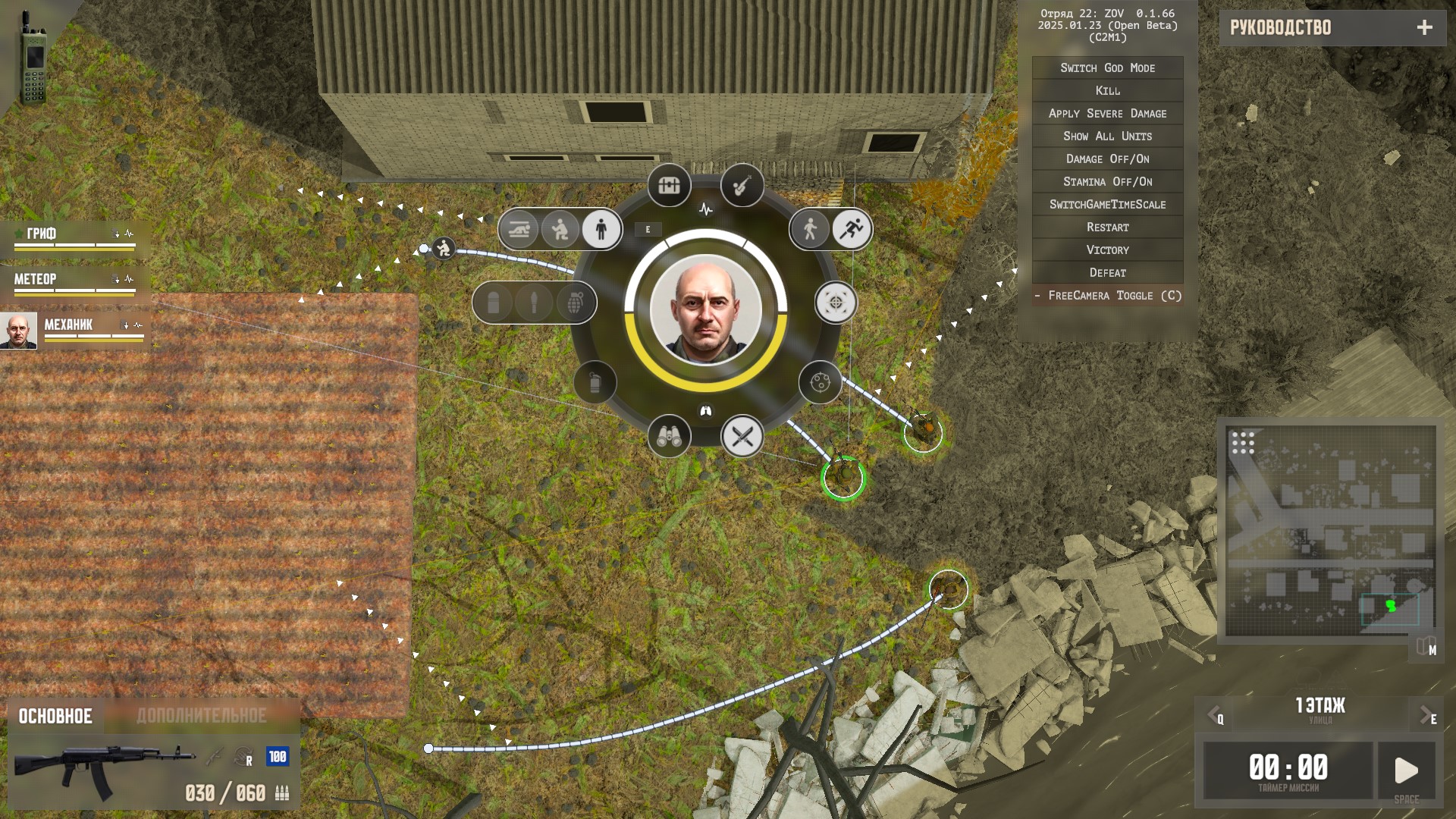Select the binoculars action
Screen dimensions: 1456x819
(669, 436)
